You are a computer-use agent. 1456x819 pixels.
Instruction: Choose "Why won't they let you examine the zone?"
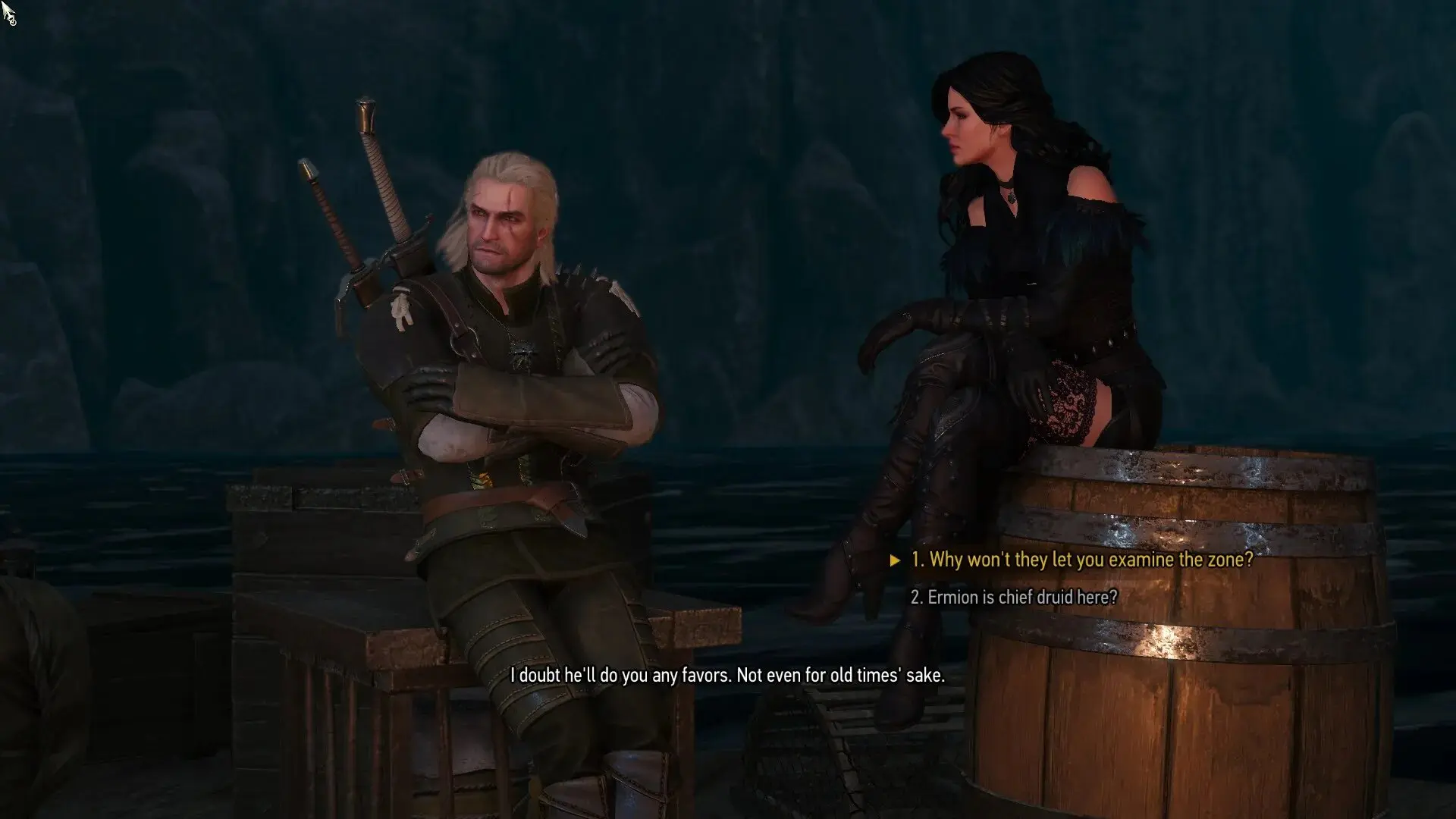click(1081, 560)
